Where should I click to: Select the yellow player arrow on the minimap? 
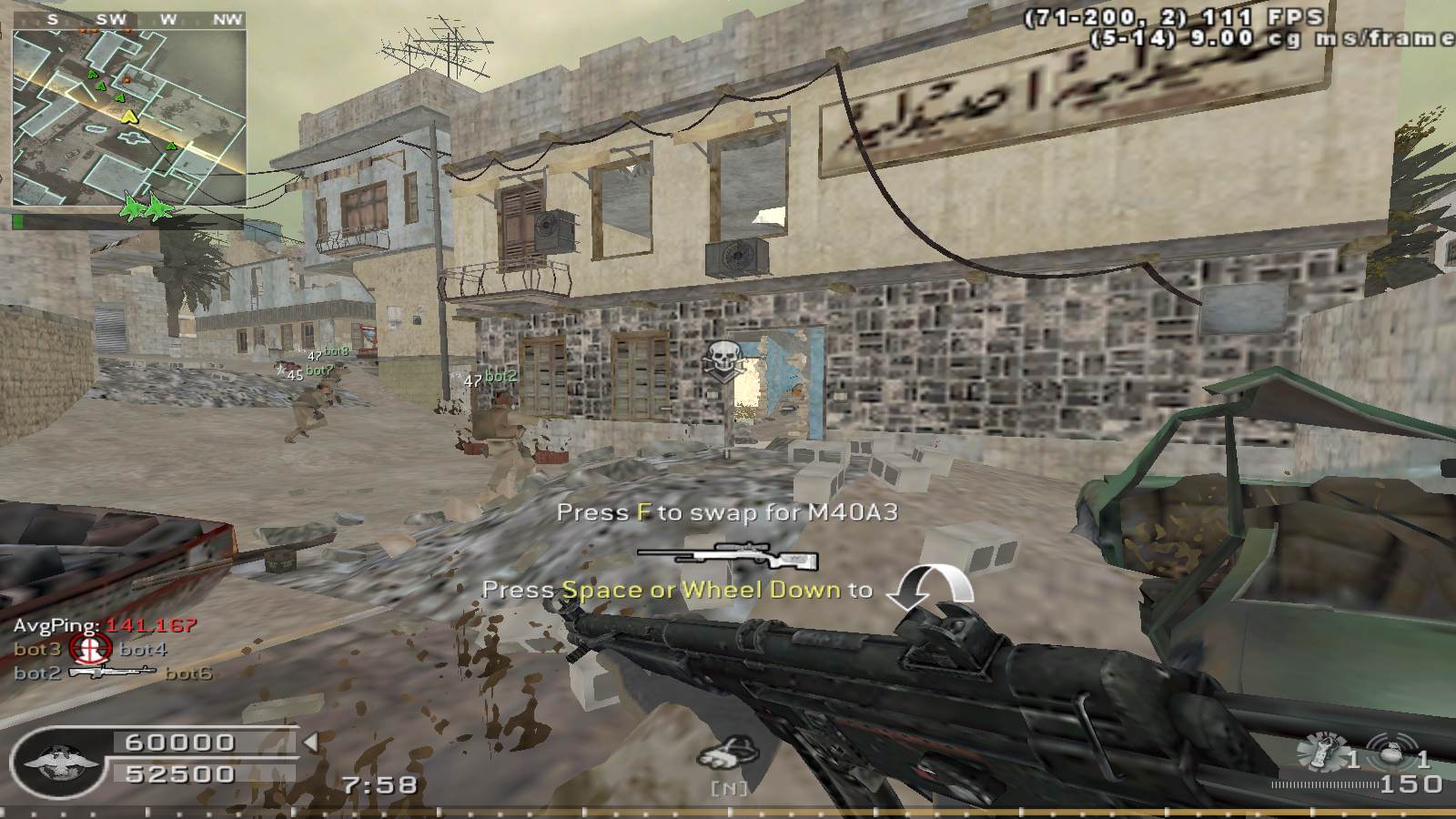pos(130,116)
